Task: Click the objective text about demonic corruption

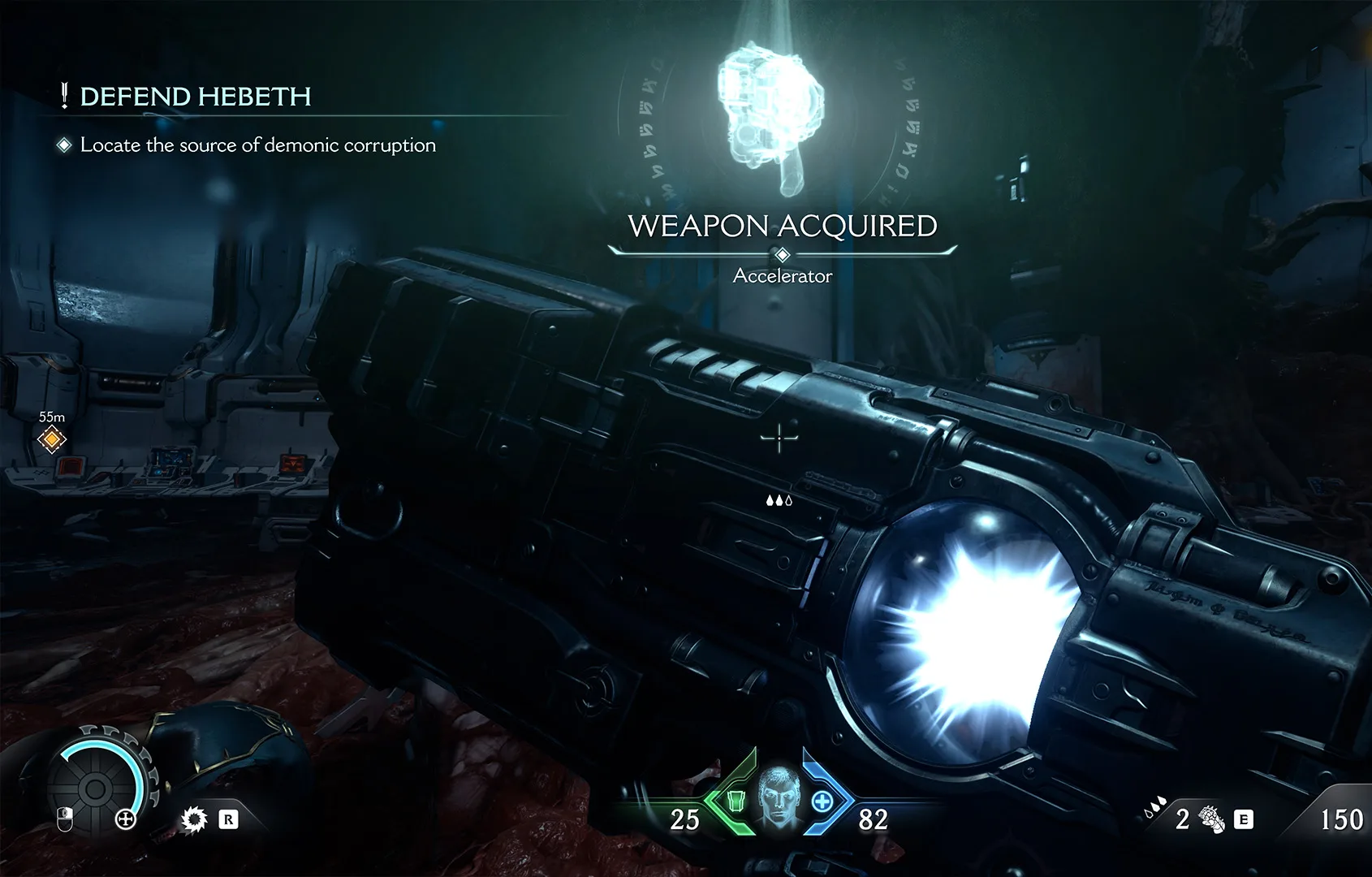Action: pos(257,145)
